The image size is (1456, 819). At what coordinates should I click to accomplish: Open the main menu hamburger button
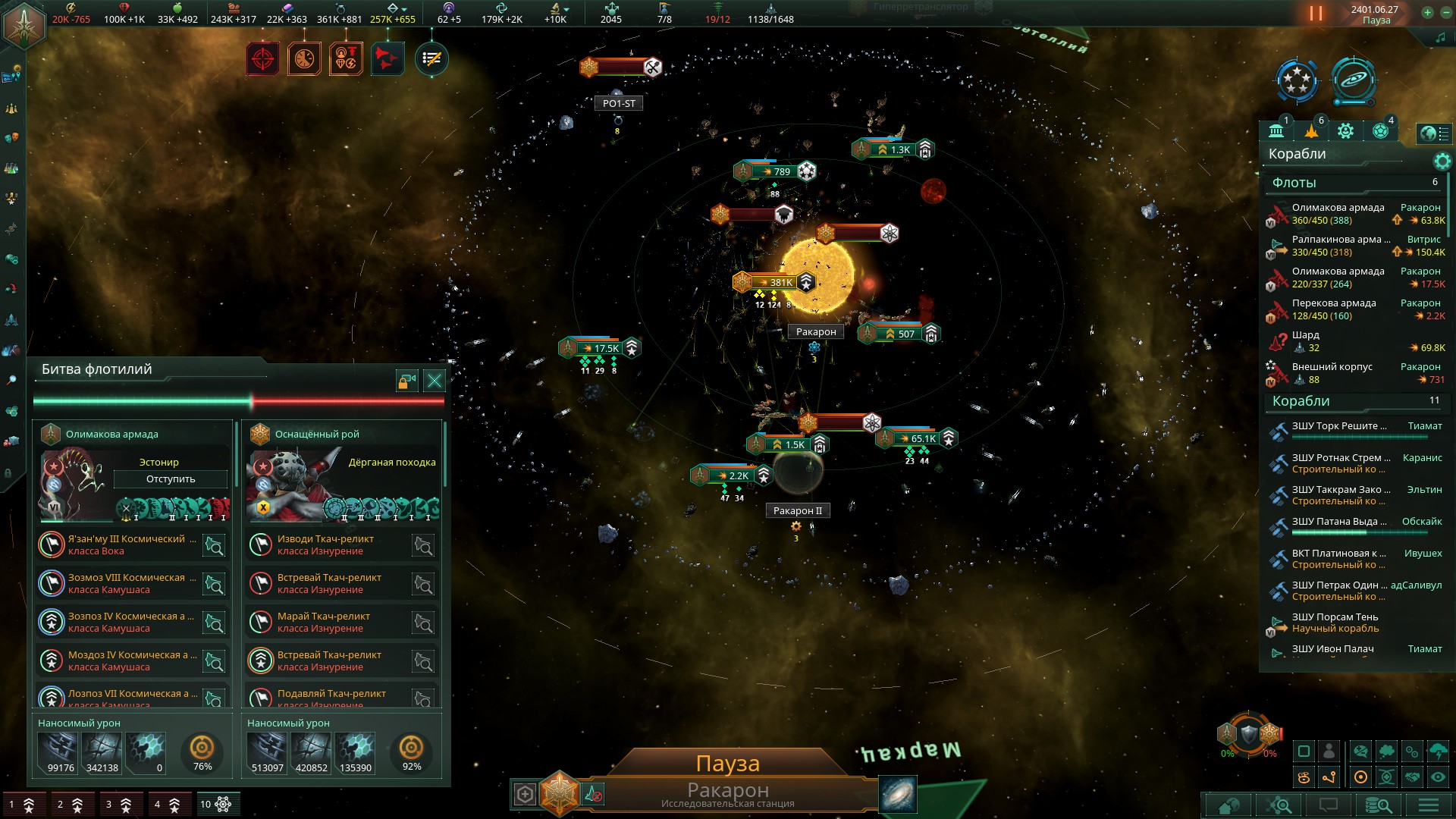1428,805
